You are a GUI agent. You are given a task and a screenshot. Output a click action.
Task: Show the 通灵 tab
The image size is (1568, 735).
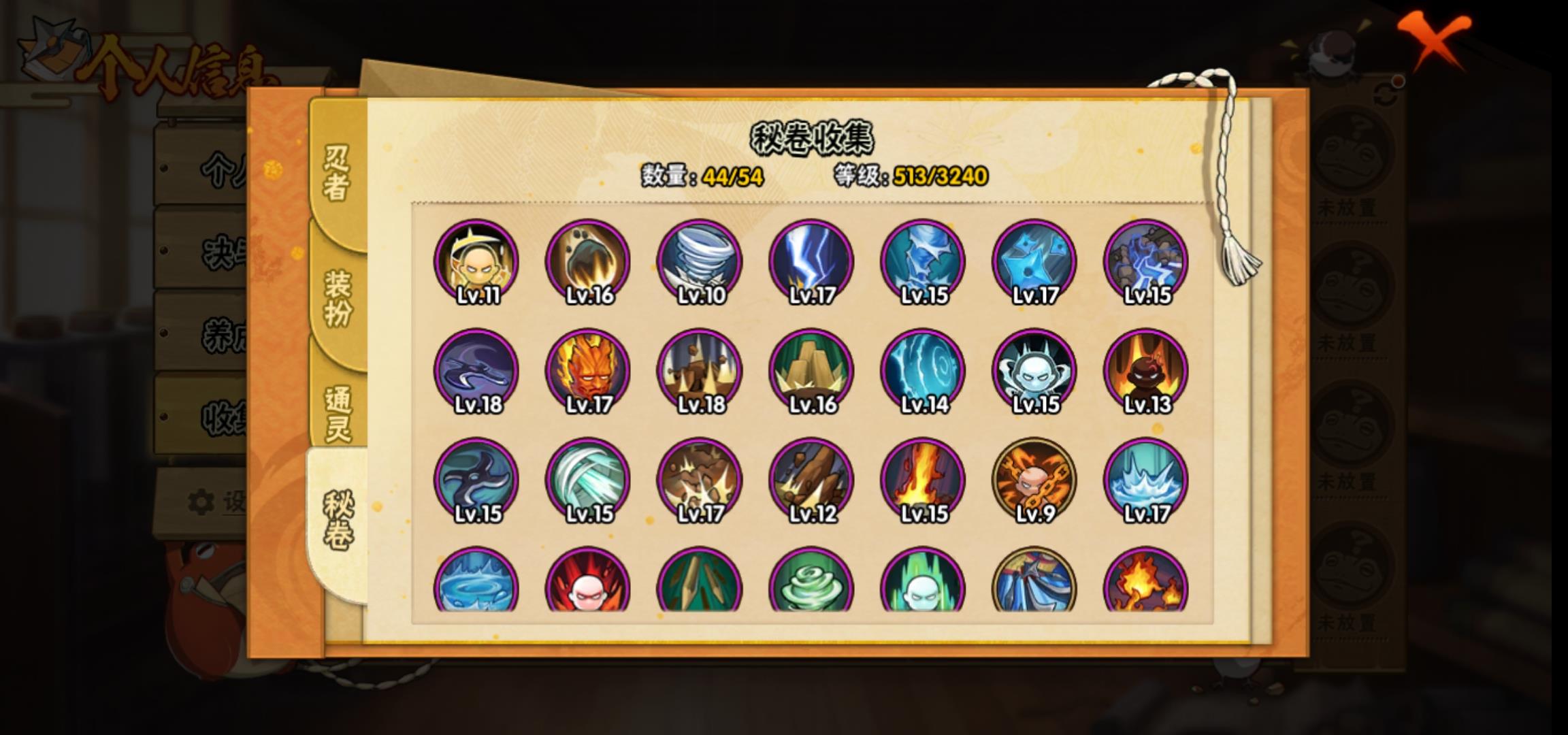[x=337, y=413]
